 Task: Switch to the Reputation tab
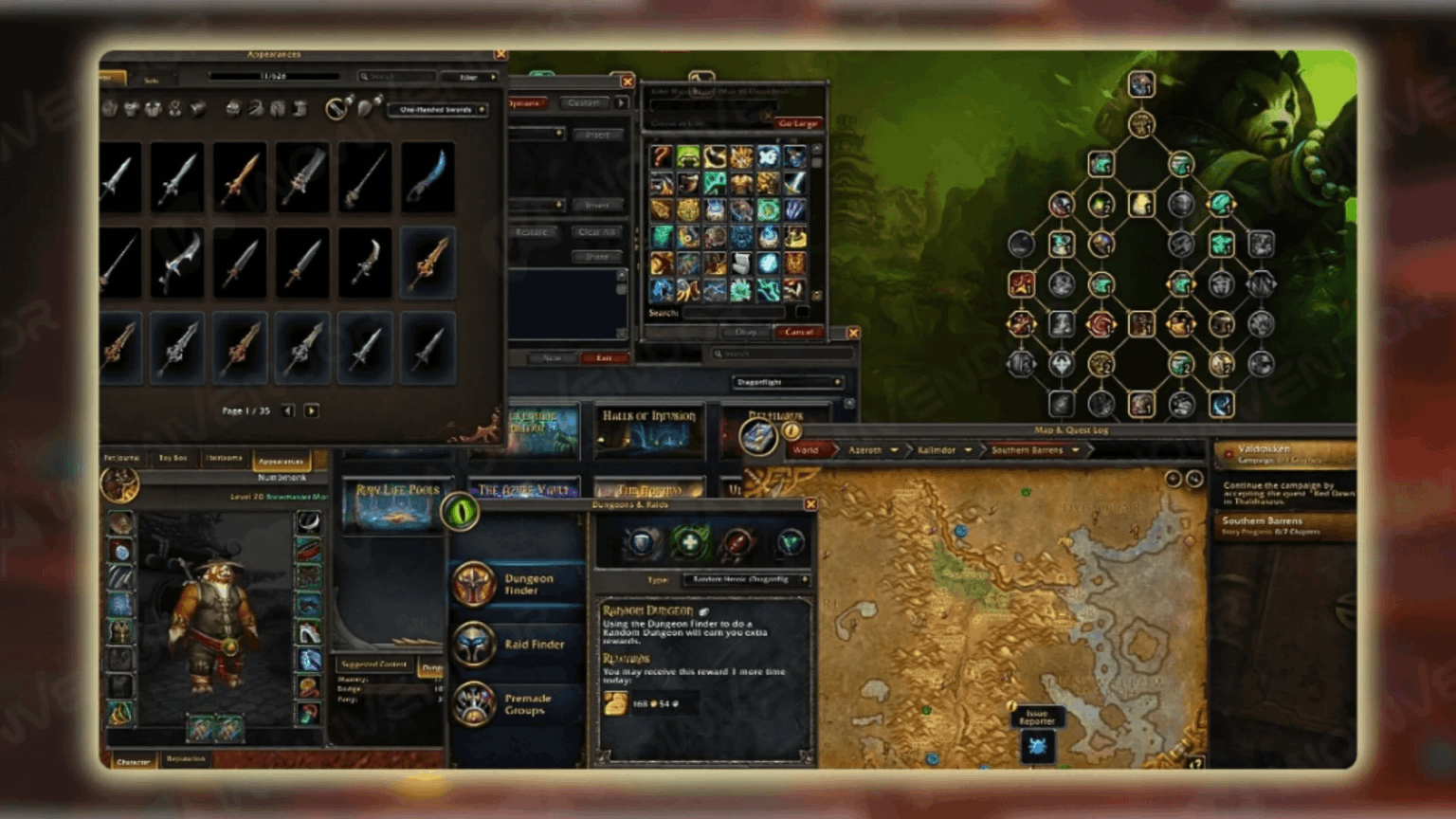(x=186, y=760)
